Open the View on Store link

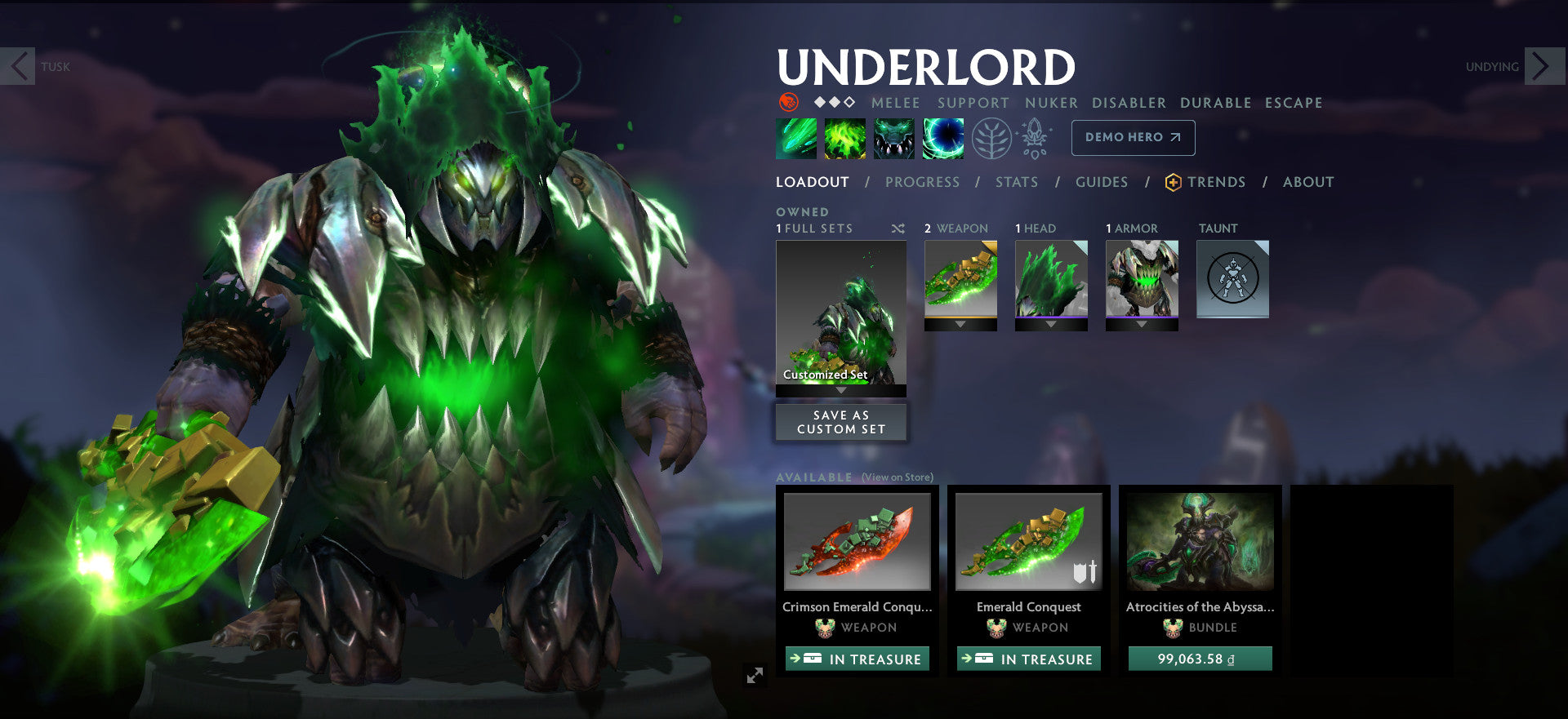point(896,476)
